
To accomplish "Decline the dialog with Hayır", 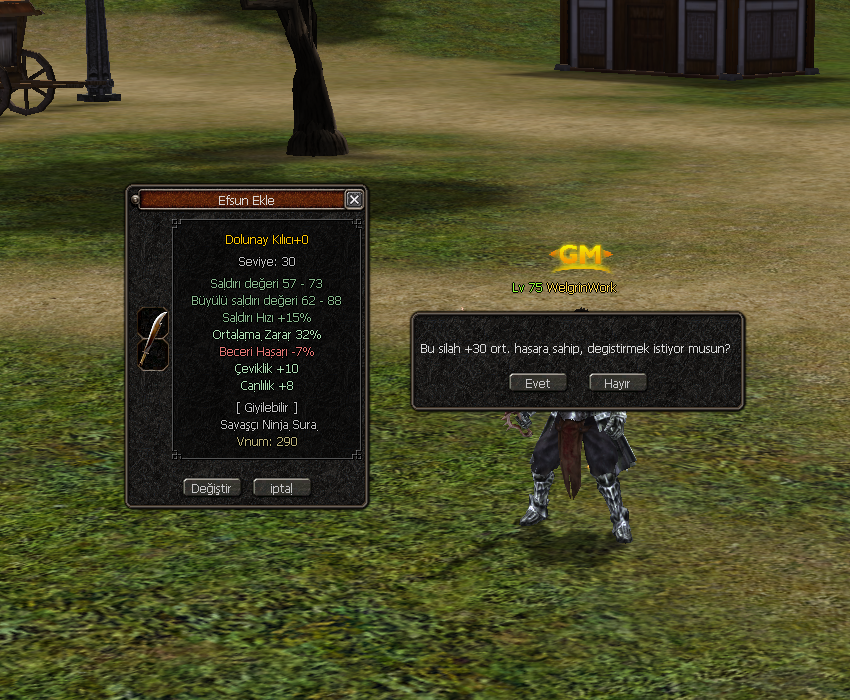I will [x=617, y=383].
